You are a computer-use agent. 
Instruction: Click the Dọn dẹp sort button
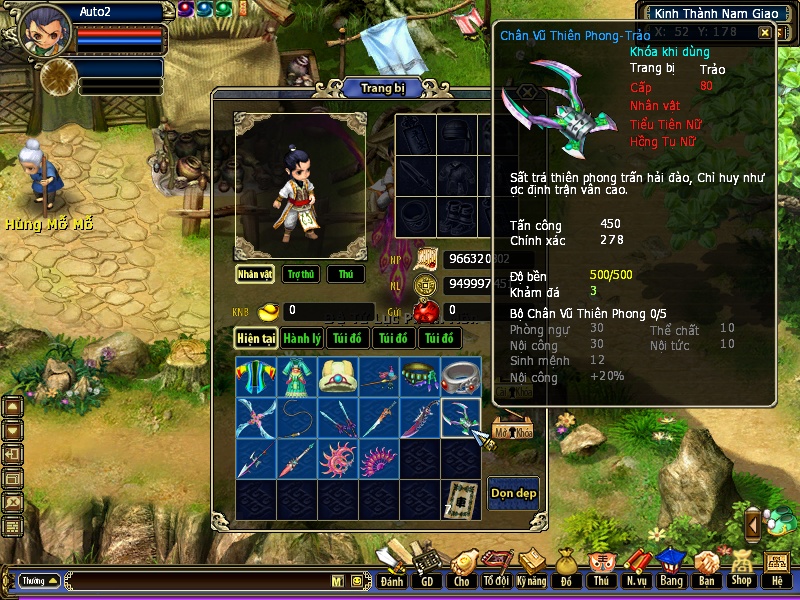513,493
